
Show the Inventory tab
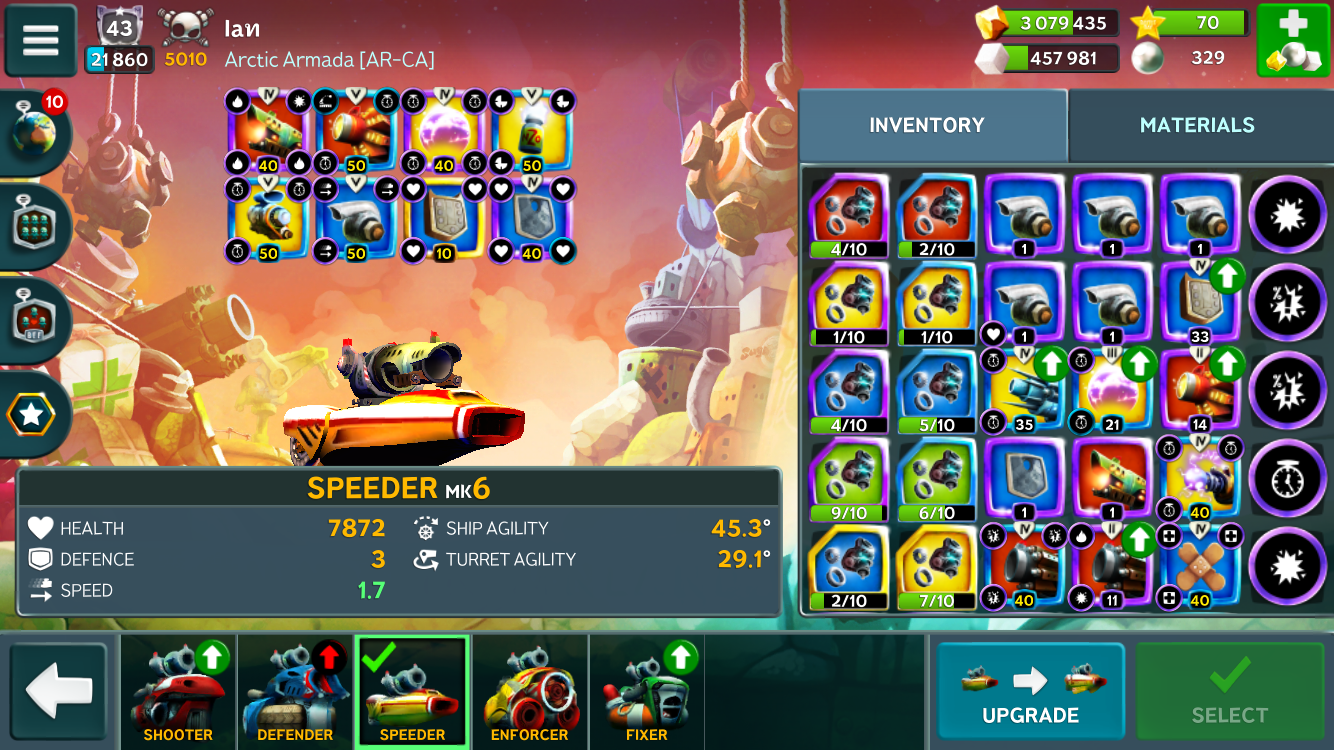(927, 125)
